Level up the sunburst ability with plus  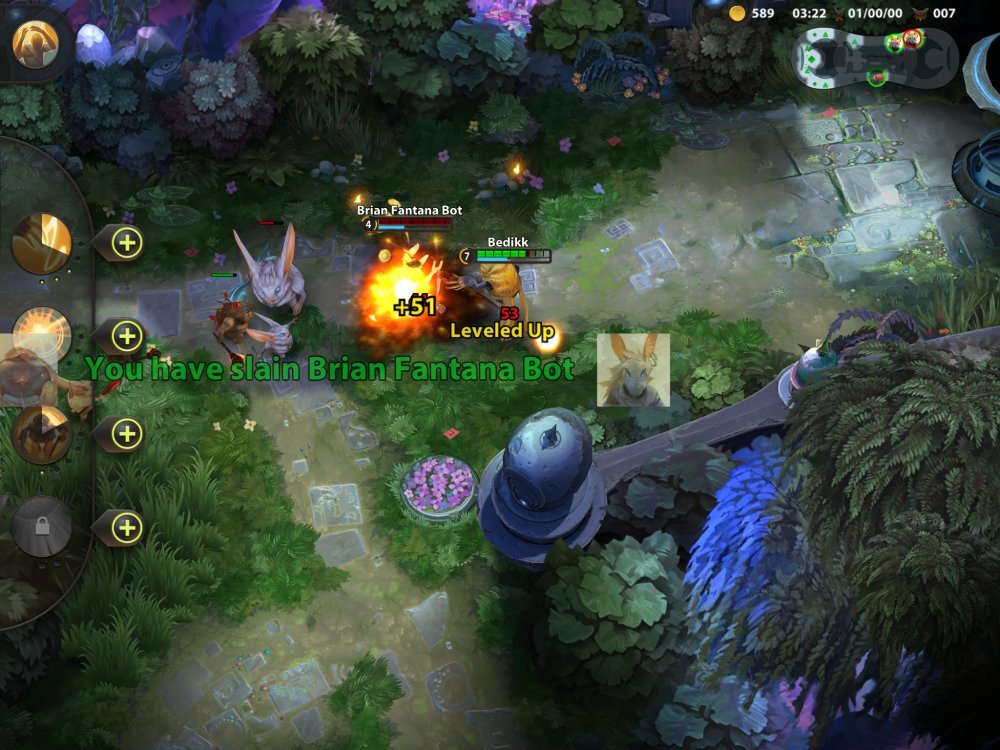click(x=127, y=337)
